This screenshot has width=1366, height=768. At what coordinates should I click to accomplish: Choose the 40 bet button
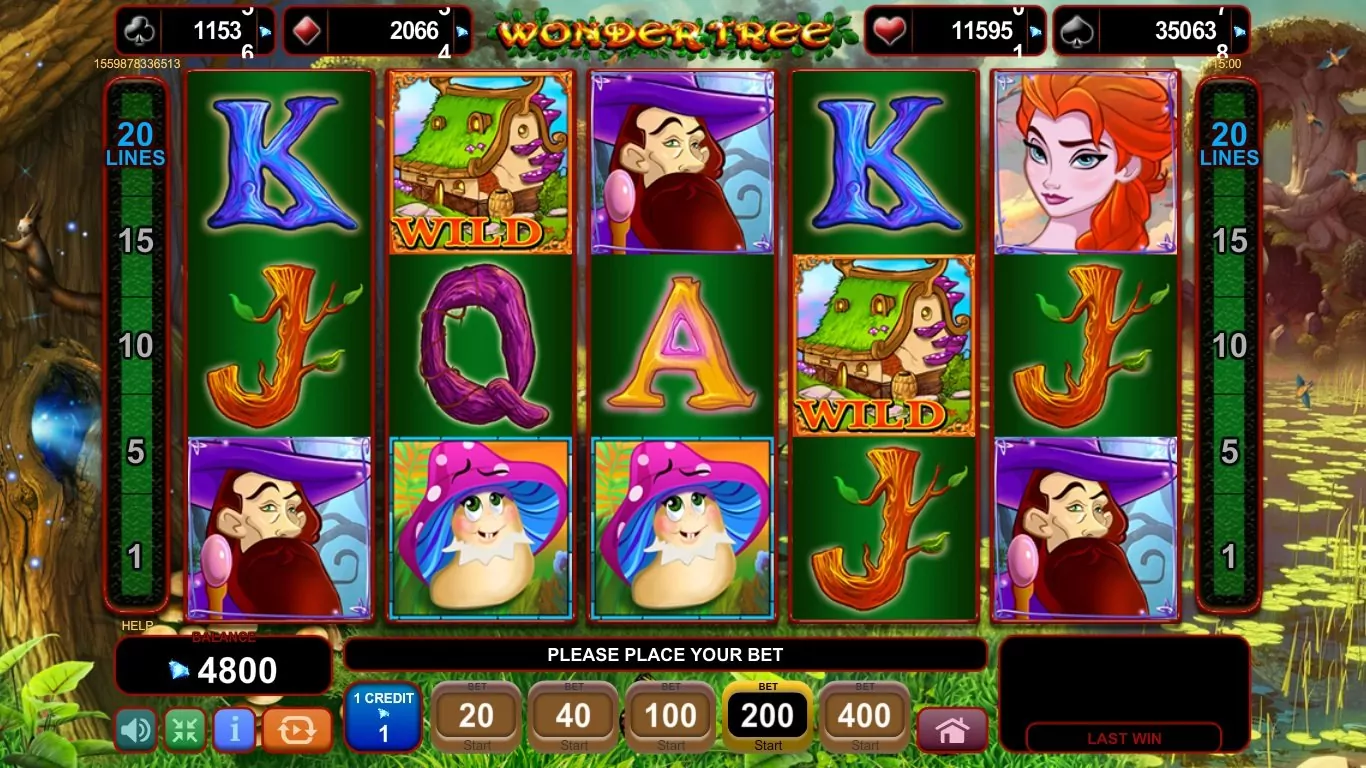pos(573,717)
